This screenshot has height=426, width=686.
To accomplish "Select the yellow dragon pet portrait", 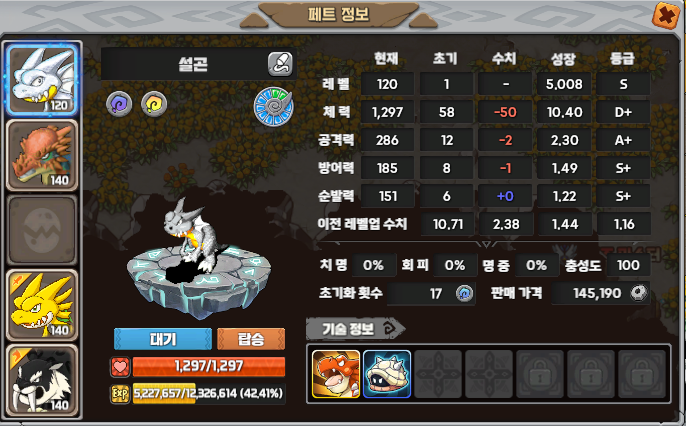I will coord(41,307).
